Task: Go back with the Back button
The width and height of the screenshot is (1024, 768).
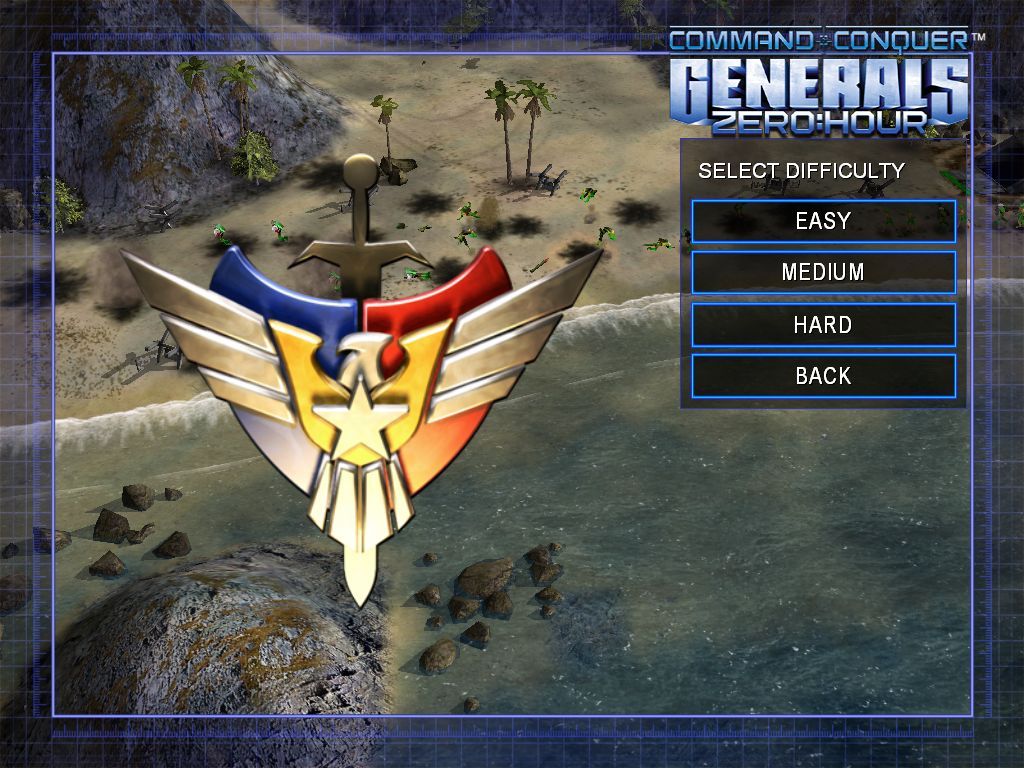Action: pyautogui.click(x=823, y=376)
